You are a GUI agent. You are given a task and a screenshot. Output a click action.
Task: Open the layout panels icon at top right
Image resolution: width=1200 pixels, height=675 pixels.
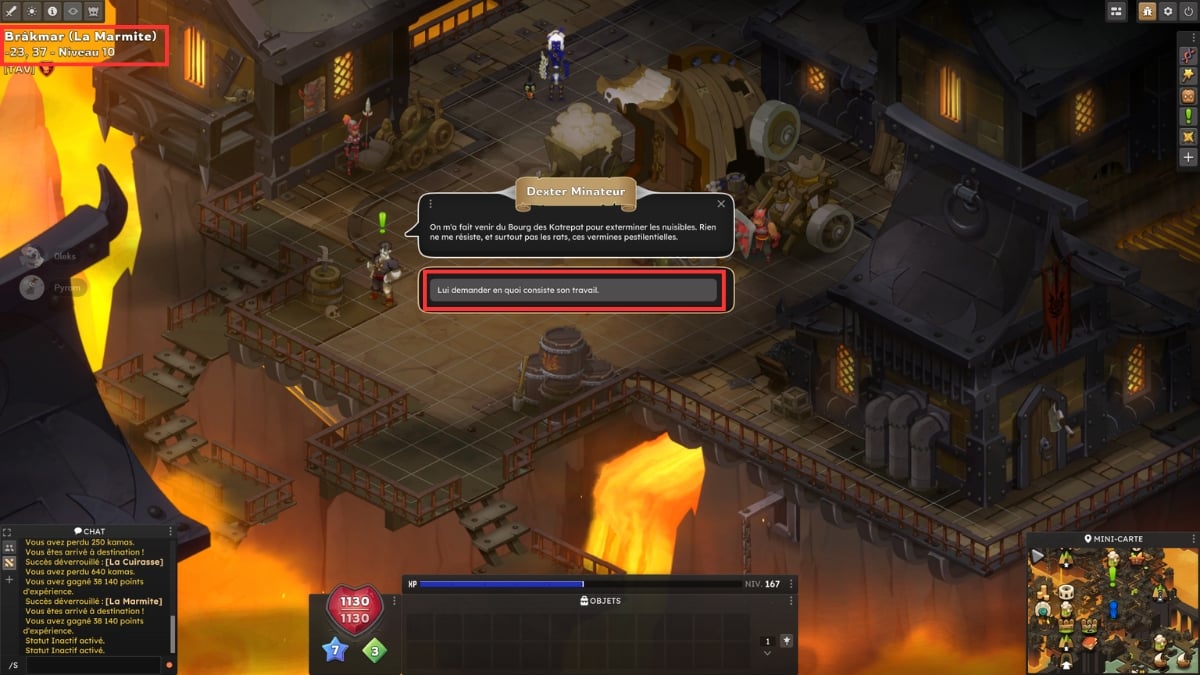pos(1117,11)
